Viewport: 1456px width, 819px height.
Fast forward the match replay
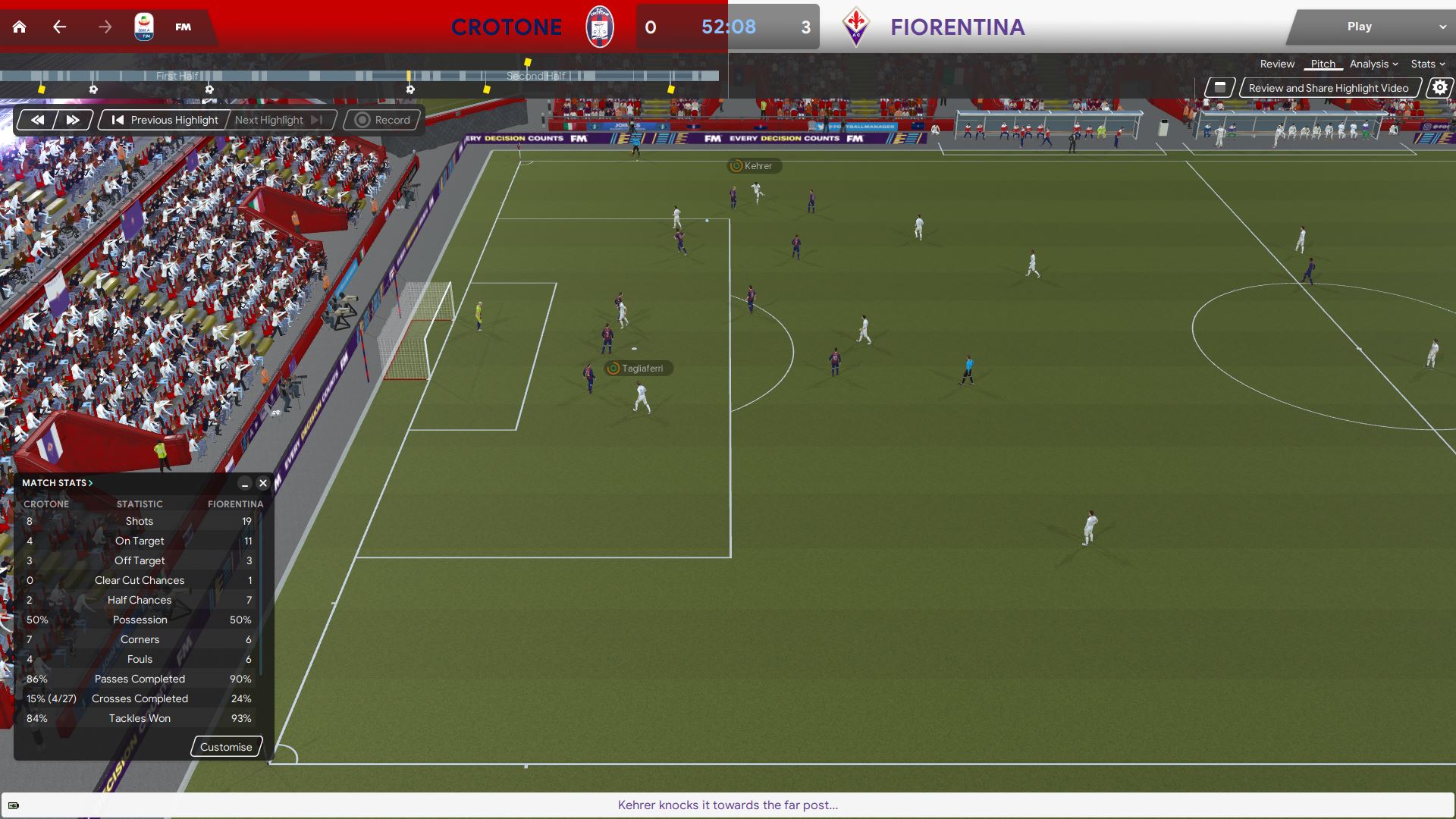pos(73,120)
